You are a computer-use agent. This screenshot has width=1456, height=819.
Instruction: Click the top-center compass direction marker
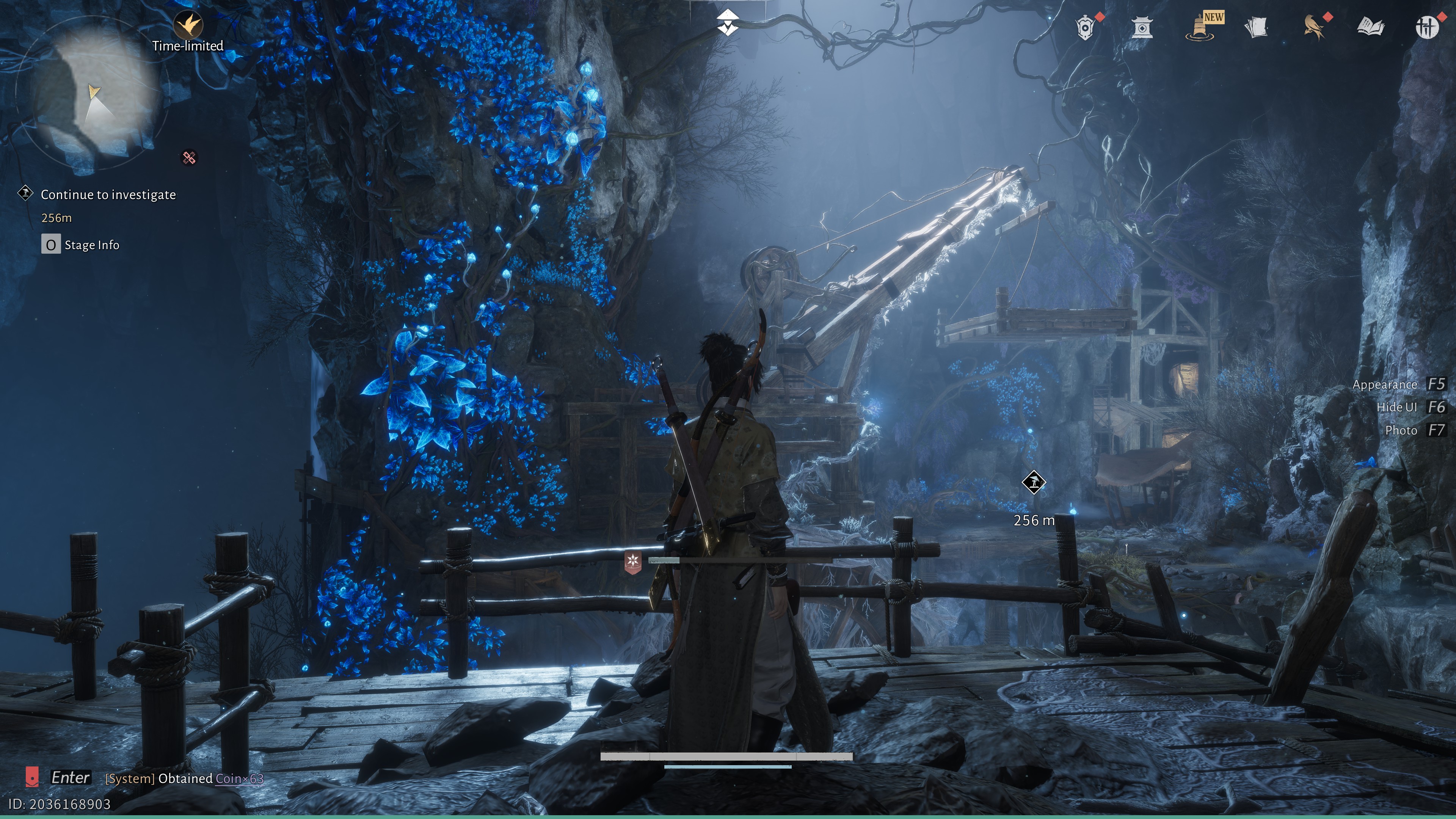point(728,23)
